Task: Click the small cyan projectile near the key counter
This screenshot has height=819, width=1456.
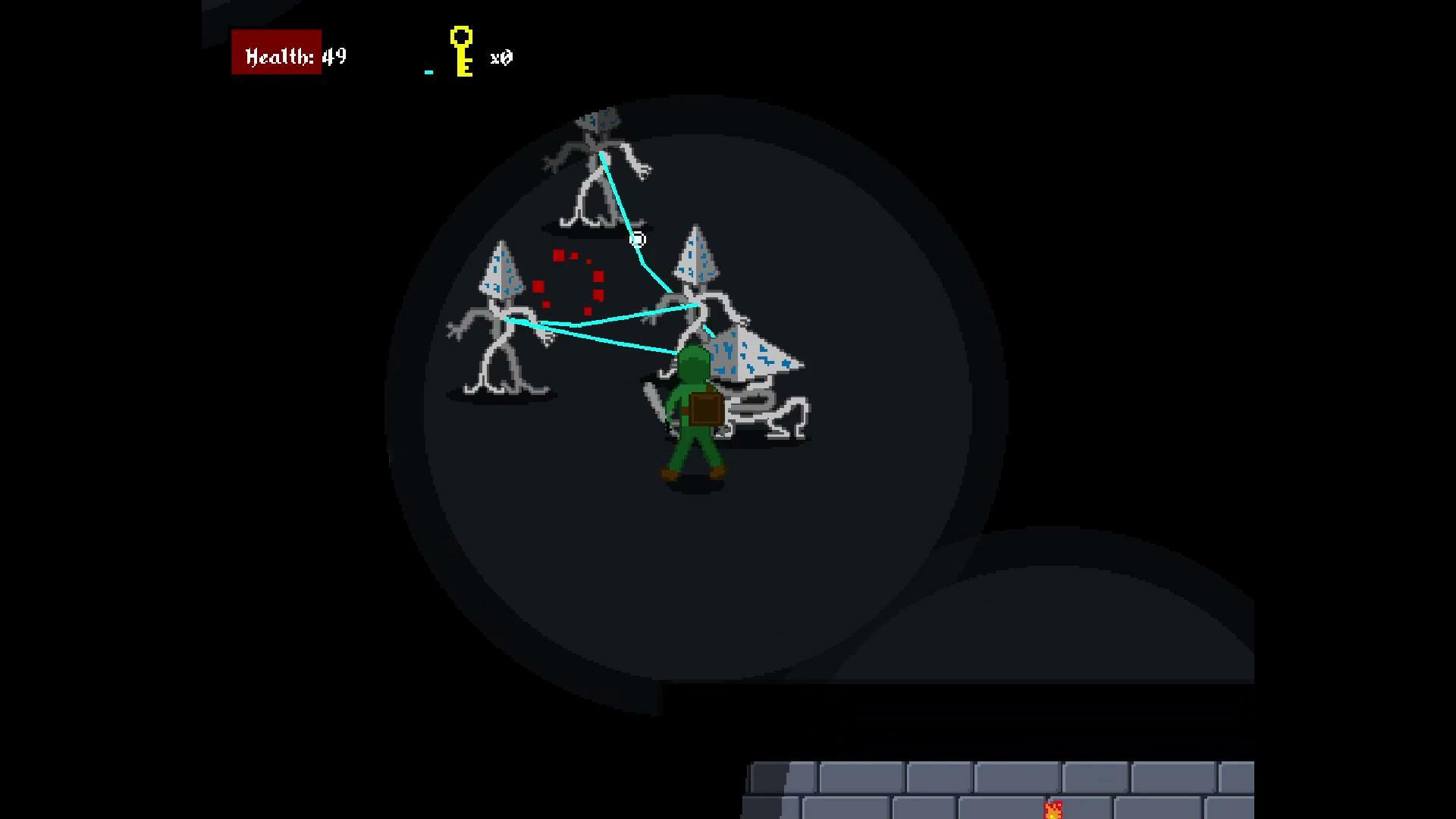Action: coord(429,71)
